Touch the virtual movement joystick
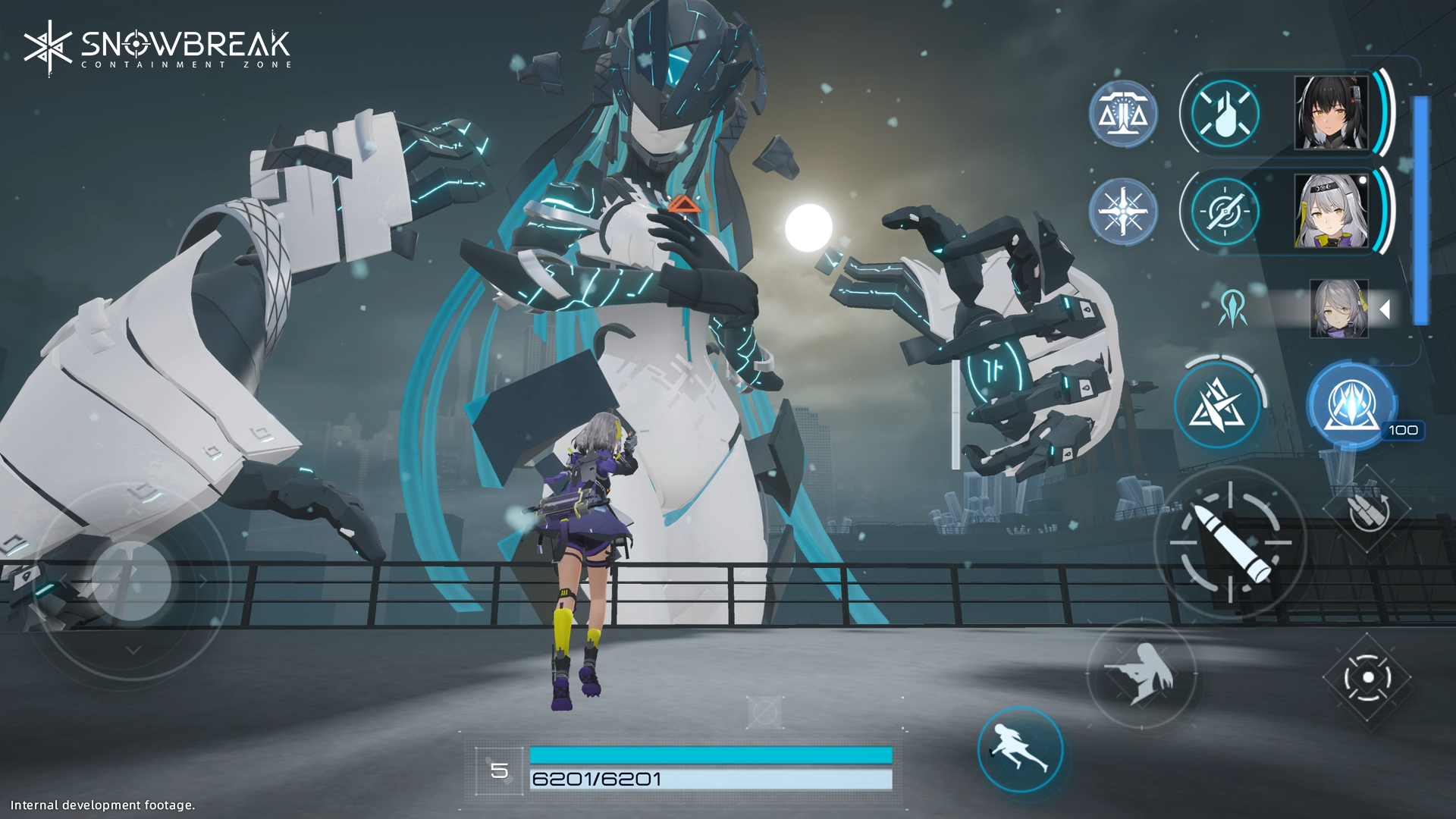The height and width of the screenshot is (819, 1456). [x=130, y=581]
